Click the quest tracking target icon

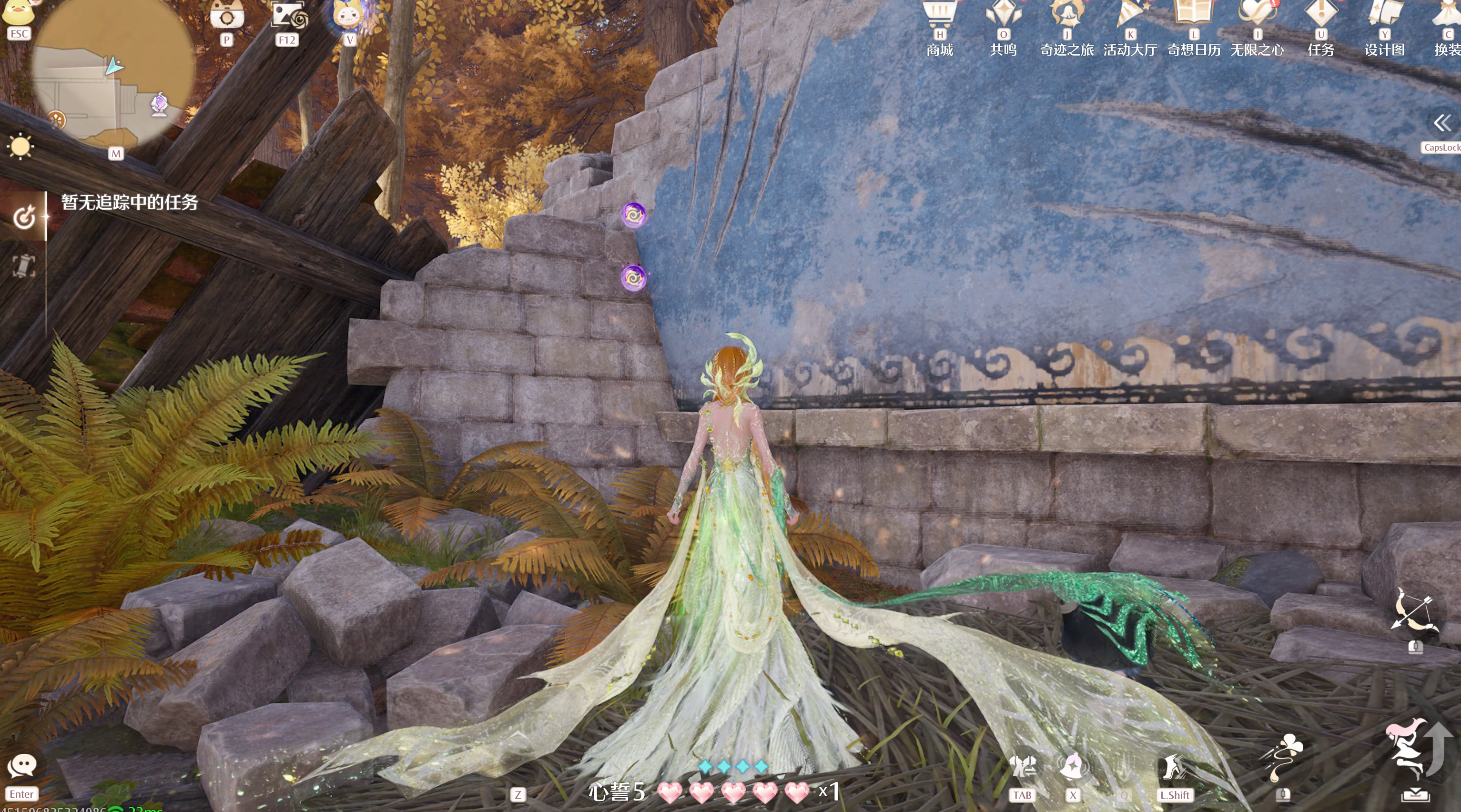pos(24,217)
